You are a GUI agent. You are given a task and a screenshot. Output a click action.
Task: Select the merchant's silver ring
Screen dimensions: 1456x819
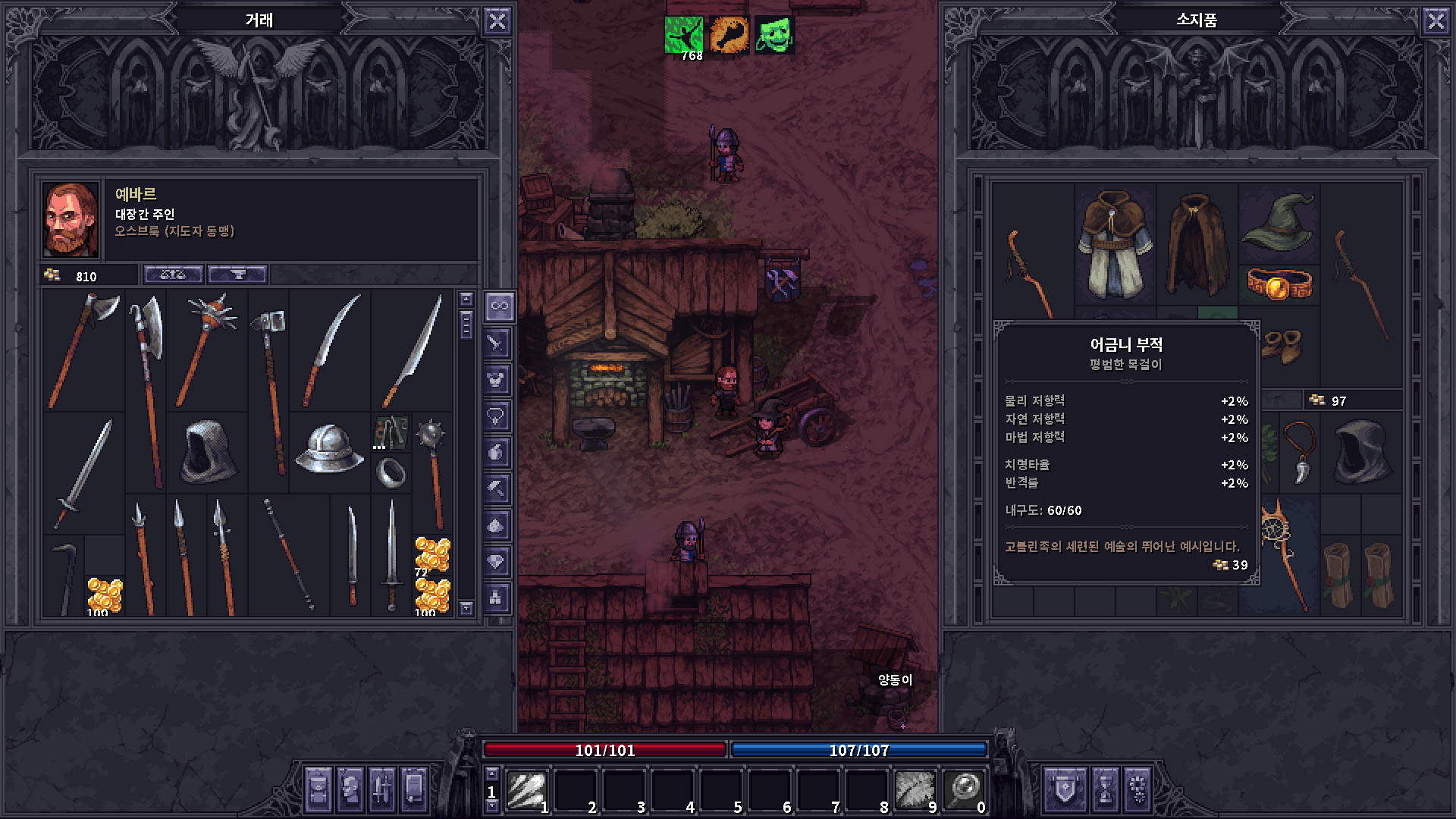point(391,472)
